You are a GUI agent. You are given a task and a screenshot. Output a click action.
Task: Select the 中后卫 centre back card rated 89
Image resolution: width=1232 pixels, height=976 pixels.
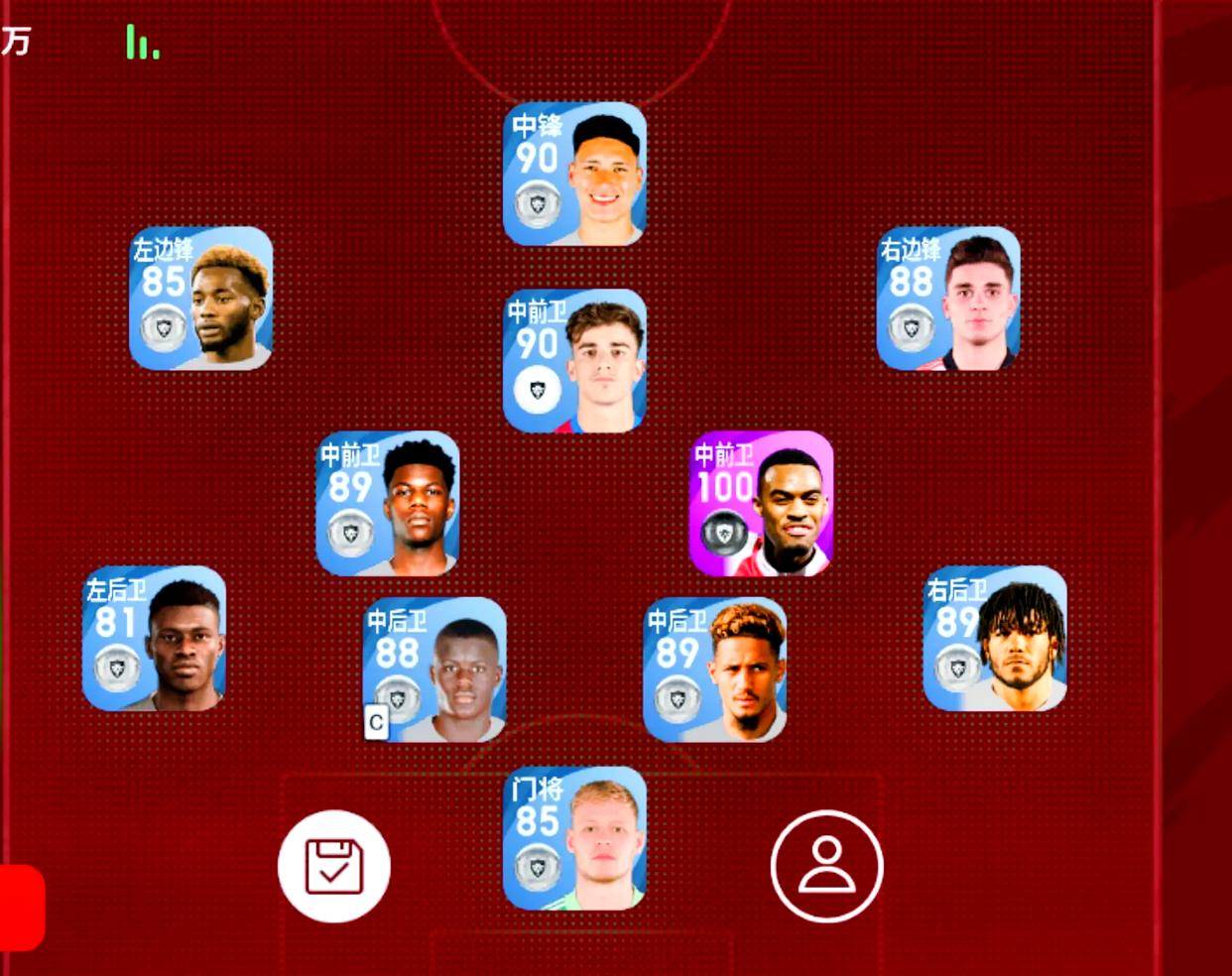pyautogui.click(x=715, y=670)
